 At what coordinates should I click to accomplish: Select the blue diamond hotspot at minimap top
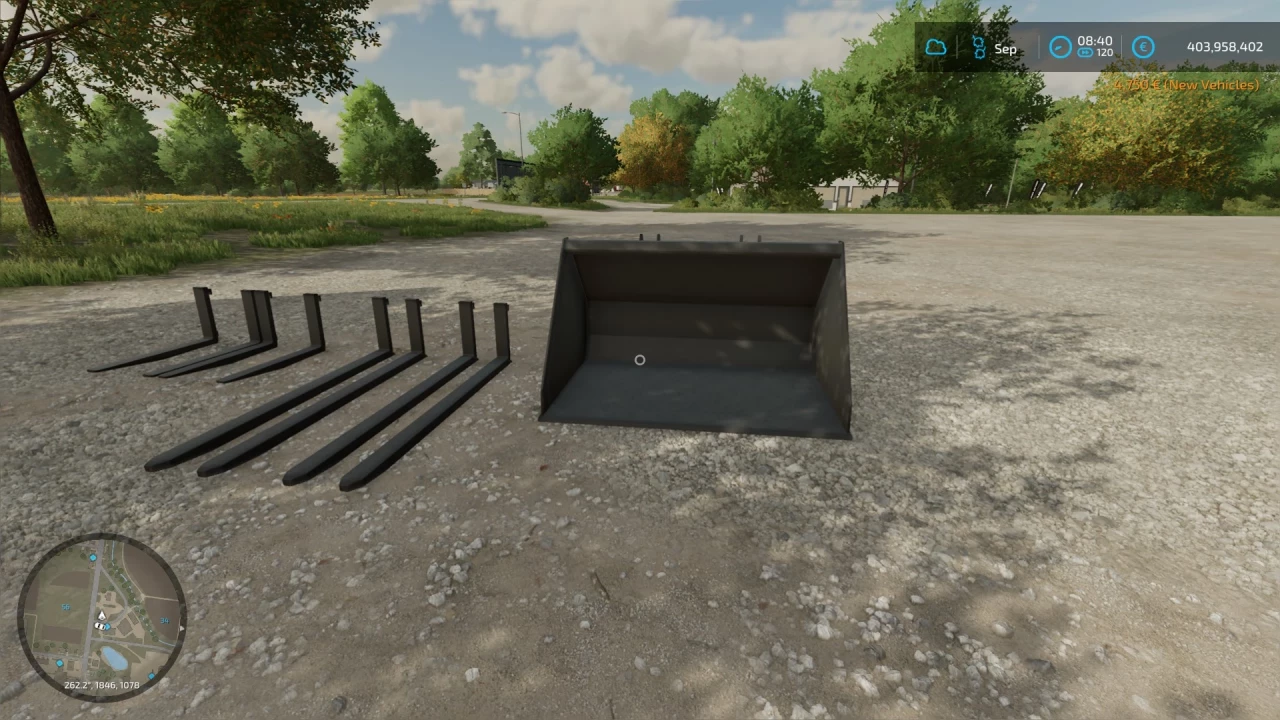point(93,558)
